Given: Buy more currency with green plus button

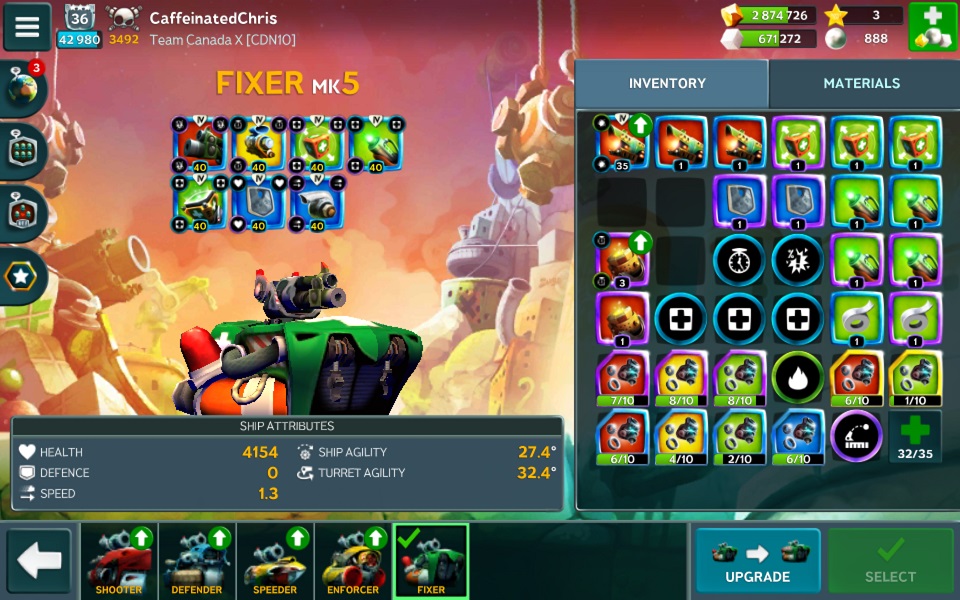Looking at the screenshot, I should tap(932, 27).
